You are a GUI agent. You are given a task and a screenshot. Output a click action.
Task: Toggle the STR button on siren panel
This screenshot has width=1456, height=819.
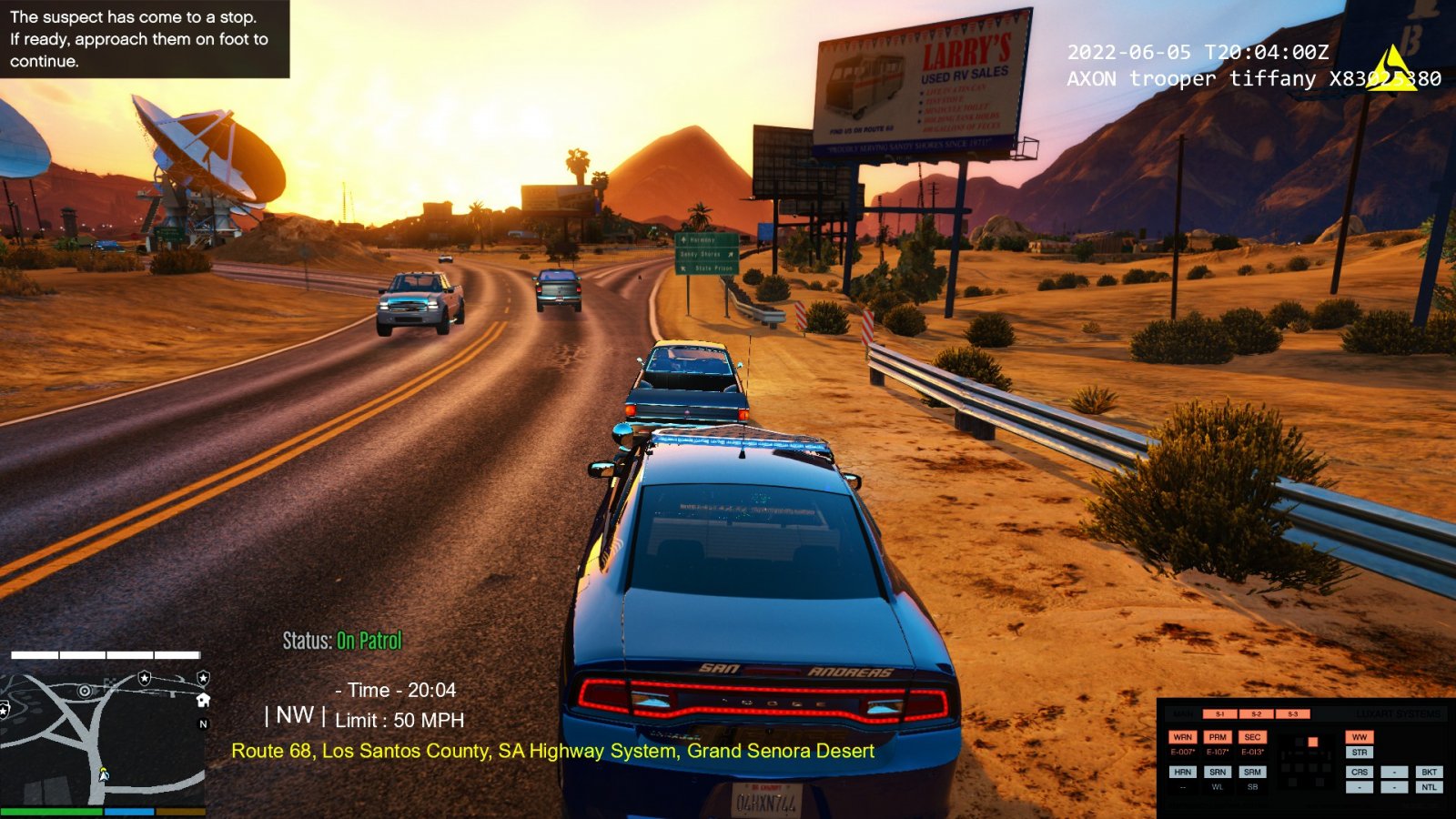[1360, 753]
